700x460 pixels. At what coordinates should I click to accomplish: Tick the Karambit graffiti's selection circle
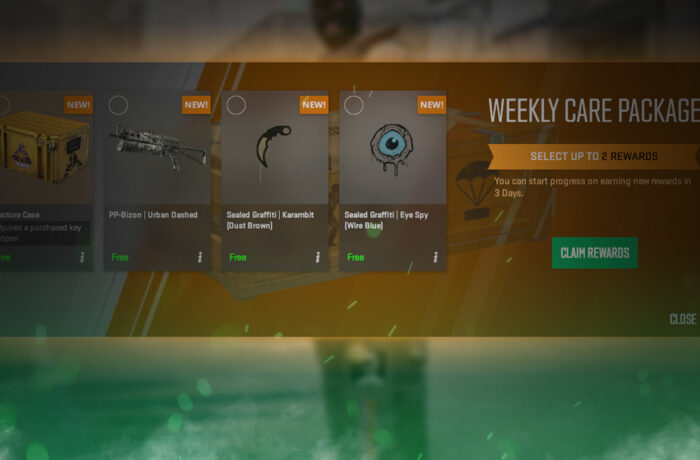click(236, 105)
